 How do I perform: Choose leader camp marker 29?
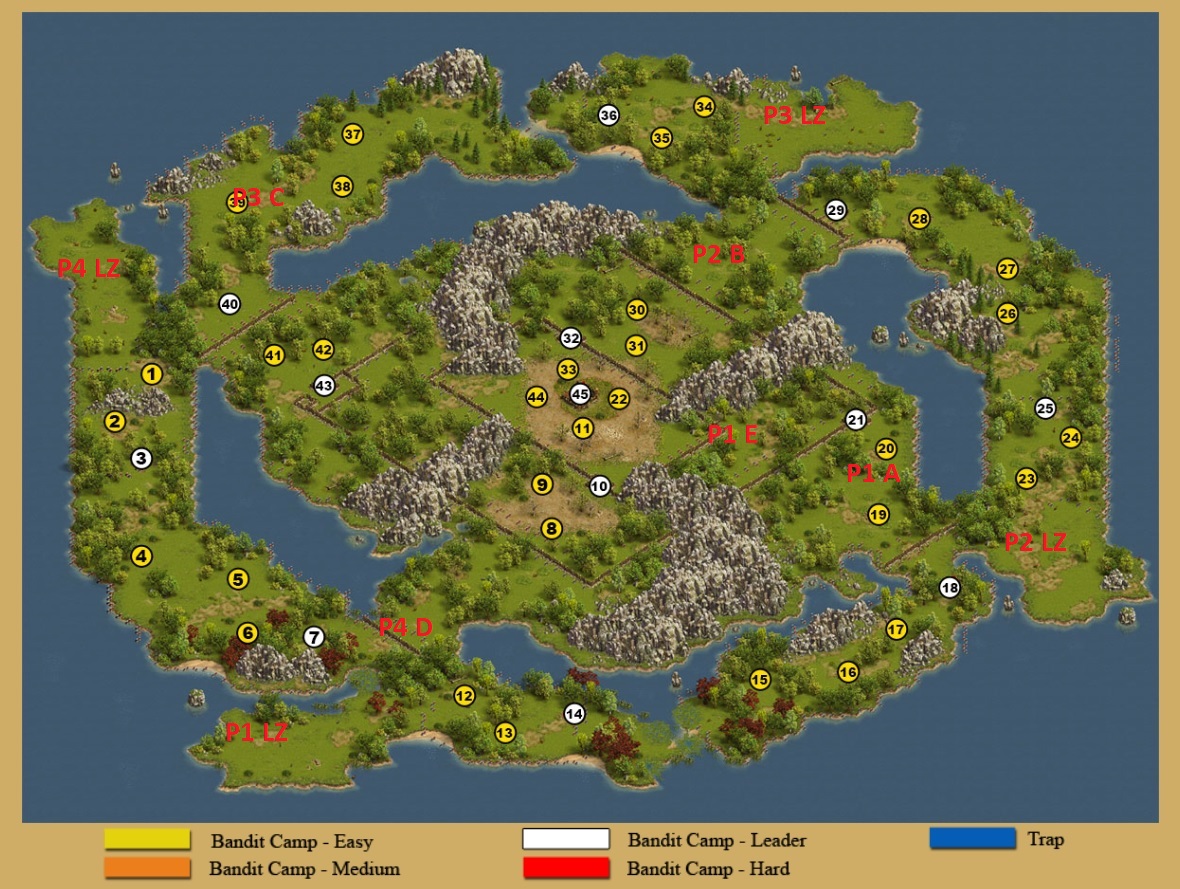tap(836, 210)
